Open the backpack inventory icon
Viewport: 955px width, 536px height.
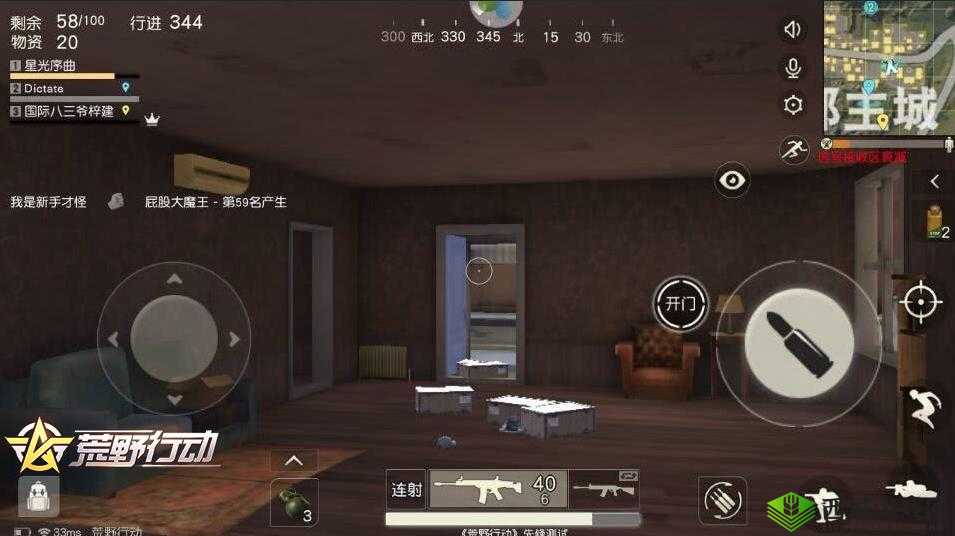coord(39,496)
